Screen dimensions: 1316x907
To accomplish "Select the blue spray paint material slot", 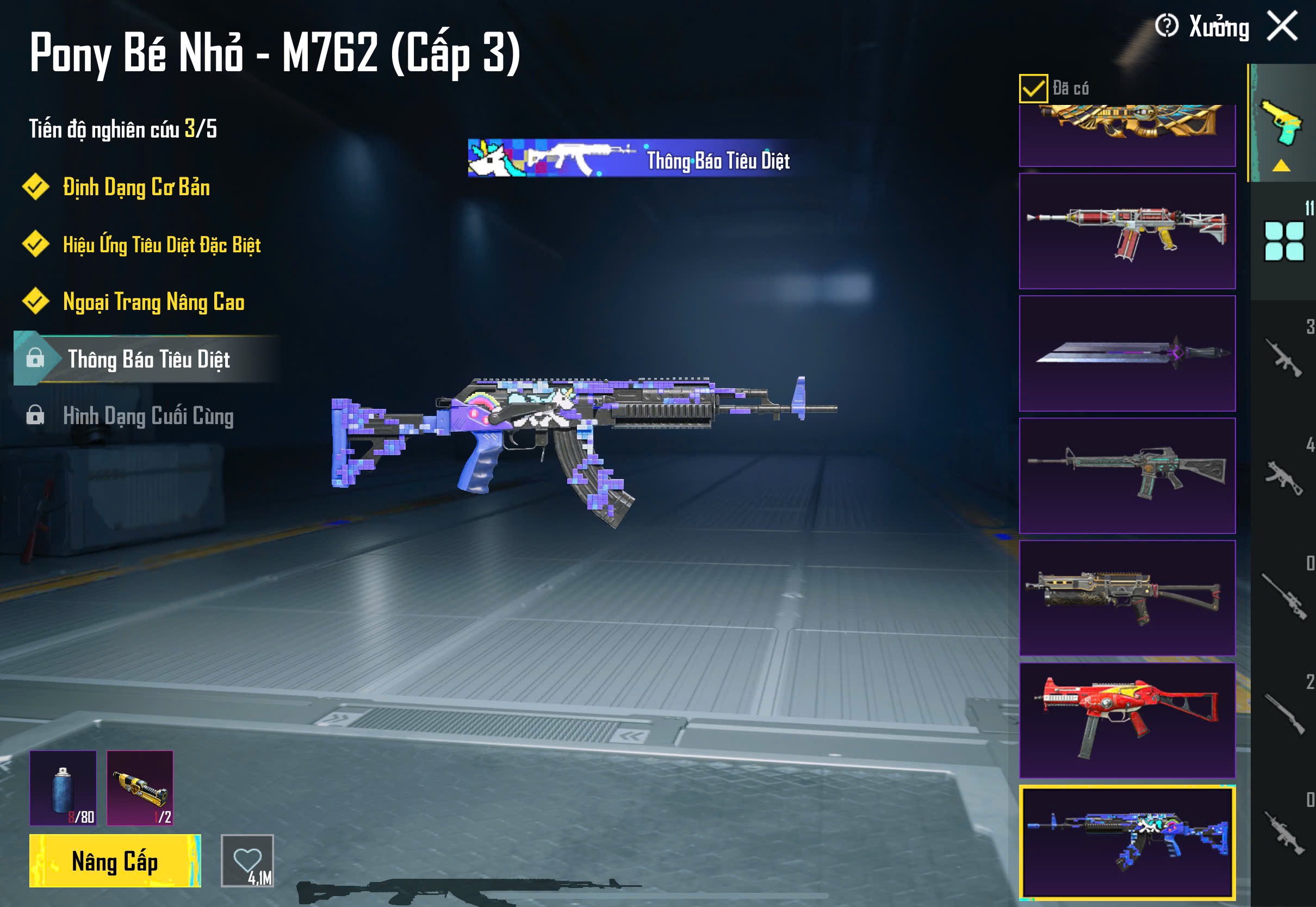I will (63, 788).
